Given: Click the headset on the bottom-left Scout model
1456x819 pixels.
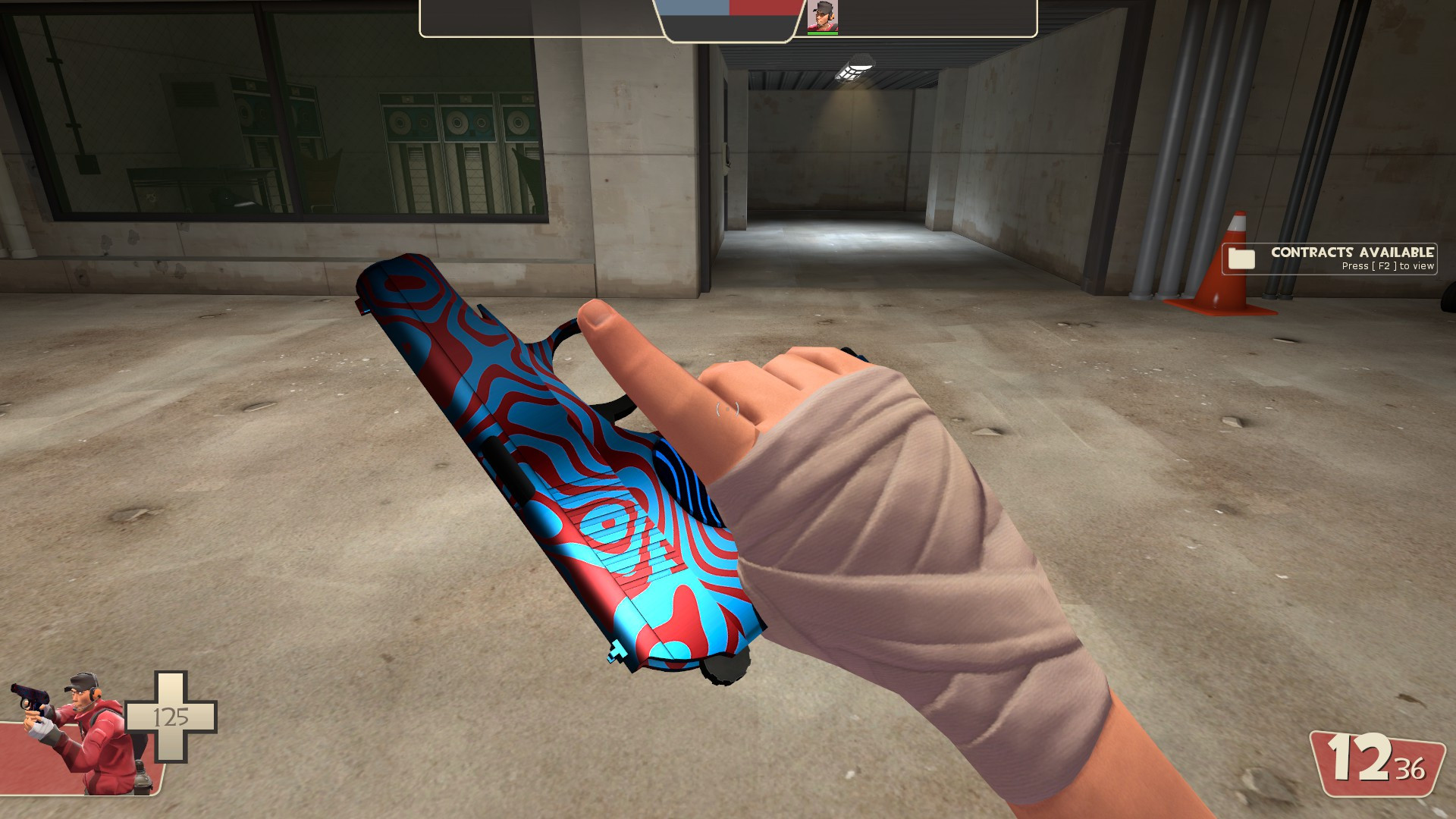Looking at the screenshot, I should pyautogui.click(x=96, y=691).
